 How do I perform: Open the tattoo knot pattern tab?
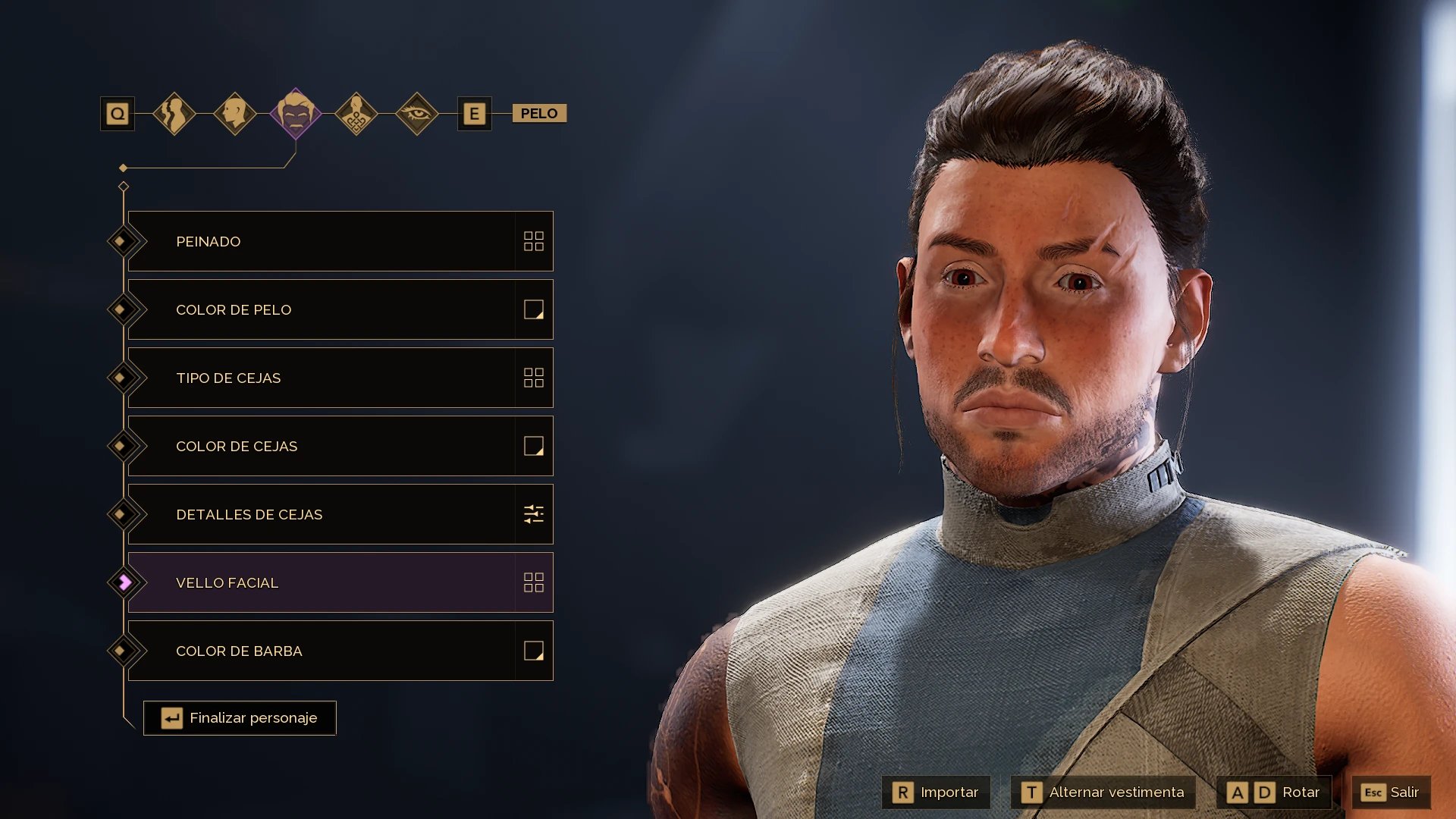point(356,114)
